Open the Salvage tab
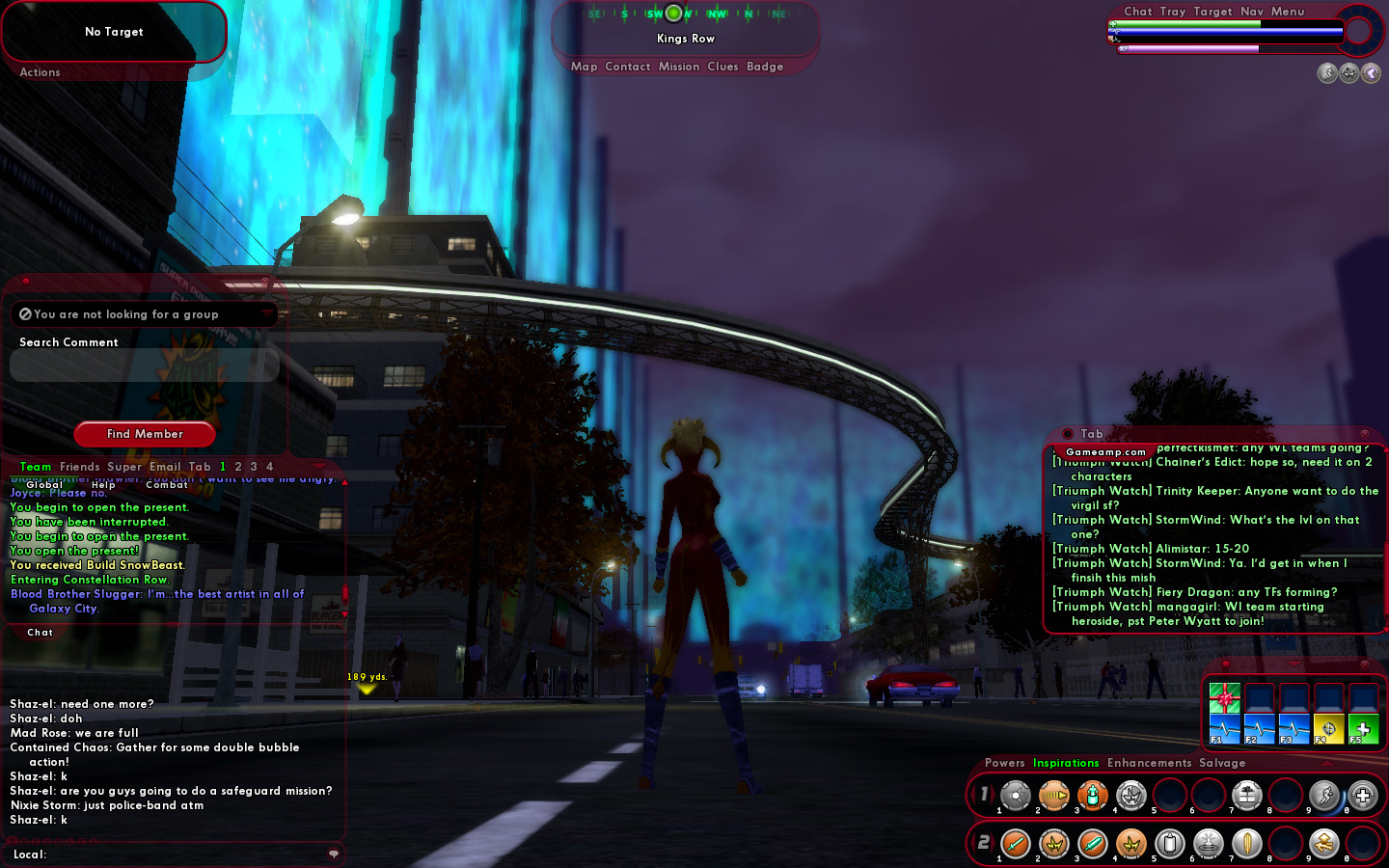The height and width of the screenshot is (868, 1389). (1222, 763)
